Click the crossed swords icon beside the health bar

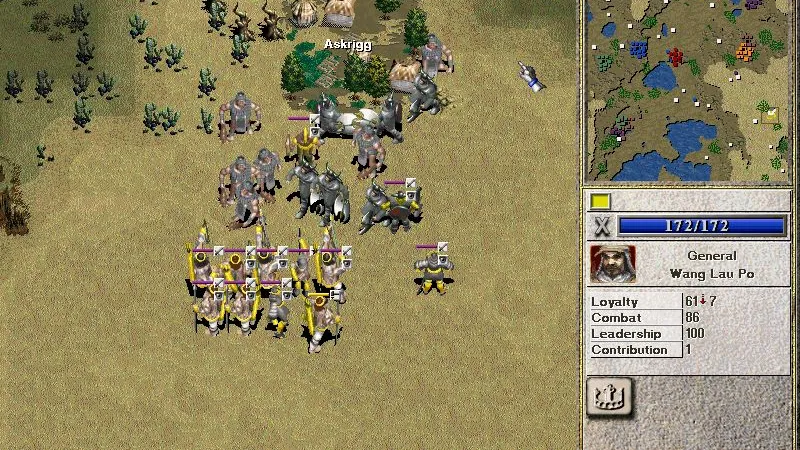[601, 226]
